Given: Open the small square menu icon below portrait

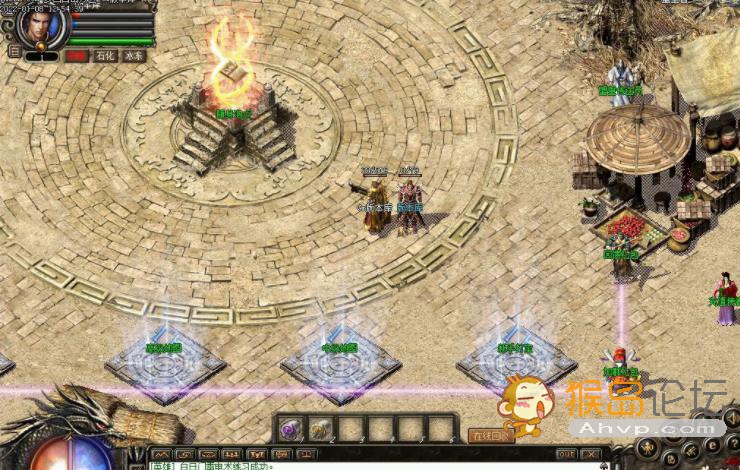Looking at the screenshot, I should pos(13,50).
